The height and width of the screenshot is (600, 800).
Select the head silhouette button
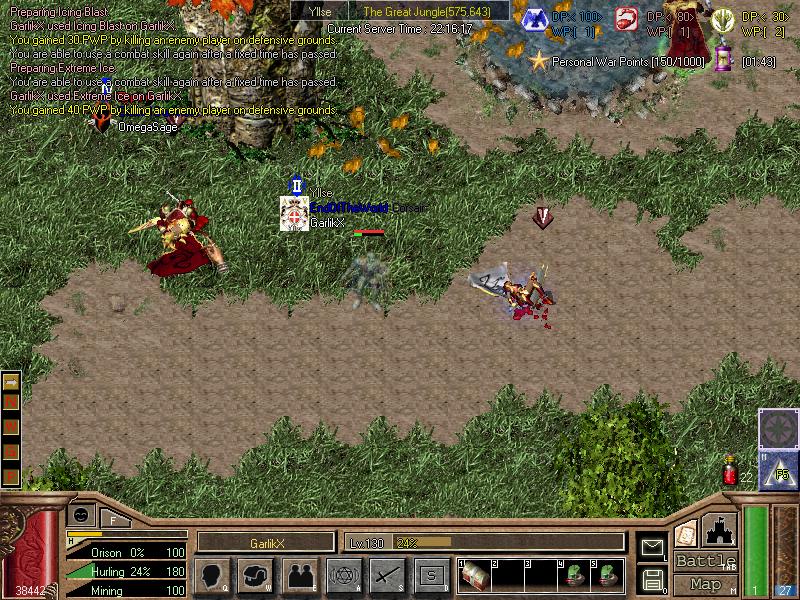pyautogui.click(x=213, y=575)
